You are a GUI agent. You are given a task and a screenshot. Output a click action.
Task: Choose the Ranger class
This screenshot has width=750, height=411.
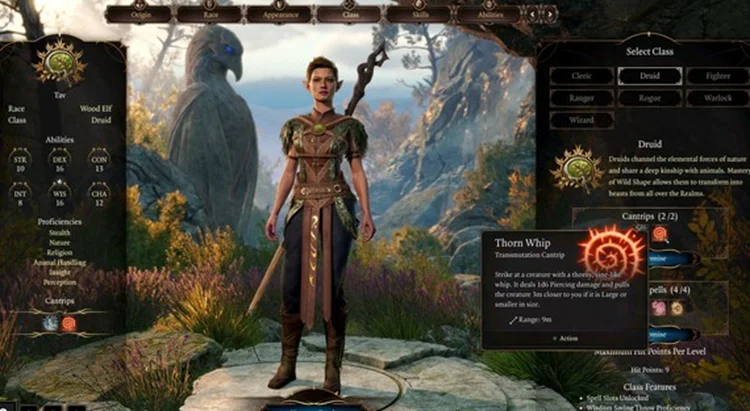pyautogui.click(x=581, y=98)
